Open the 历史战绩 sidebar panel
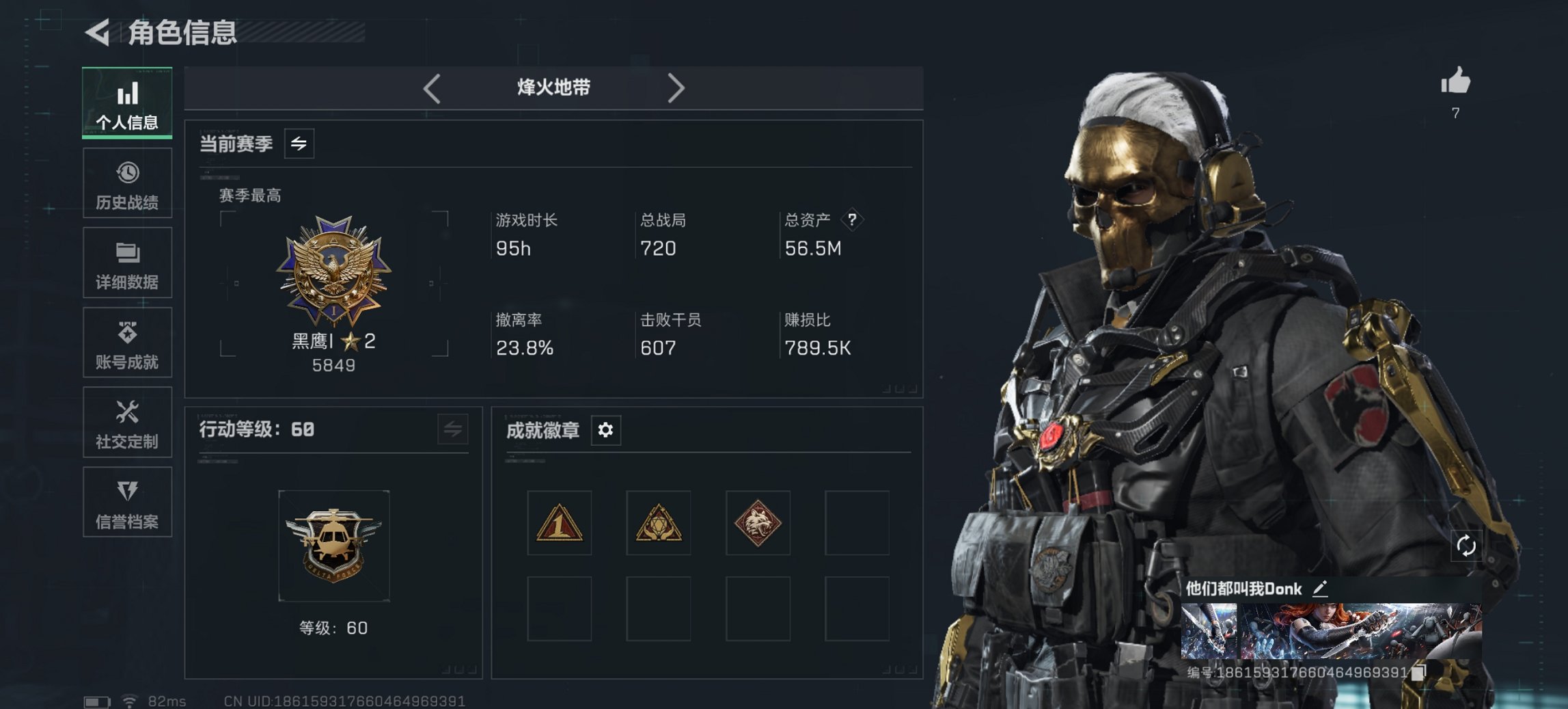 click(127, 183)
